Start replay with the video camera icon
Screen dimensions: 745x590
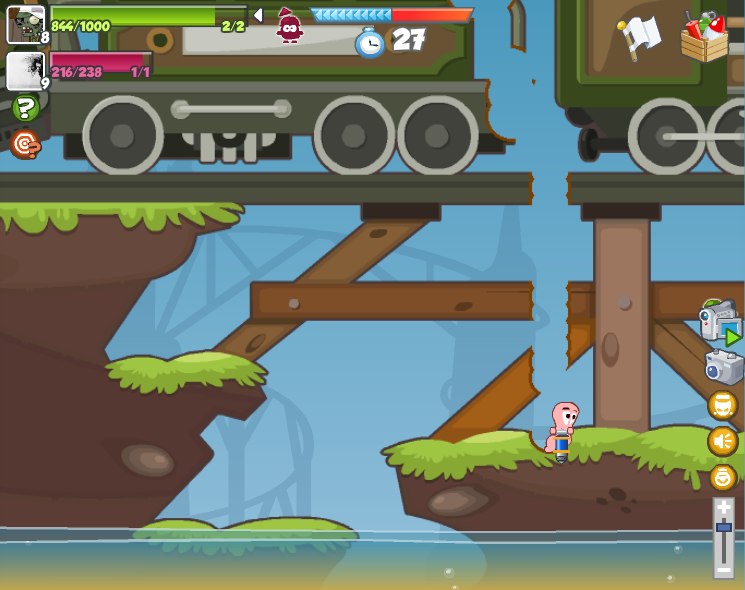click(720, 322)
